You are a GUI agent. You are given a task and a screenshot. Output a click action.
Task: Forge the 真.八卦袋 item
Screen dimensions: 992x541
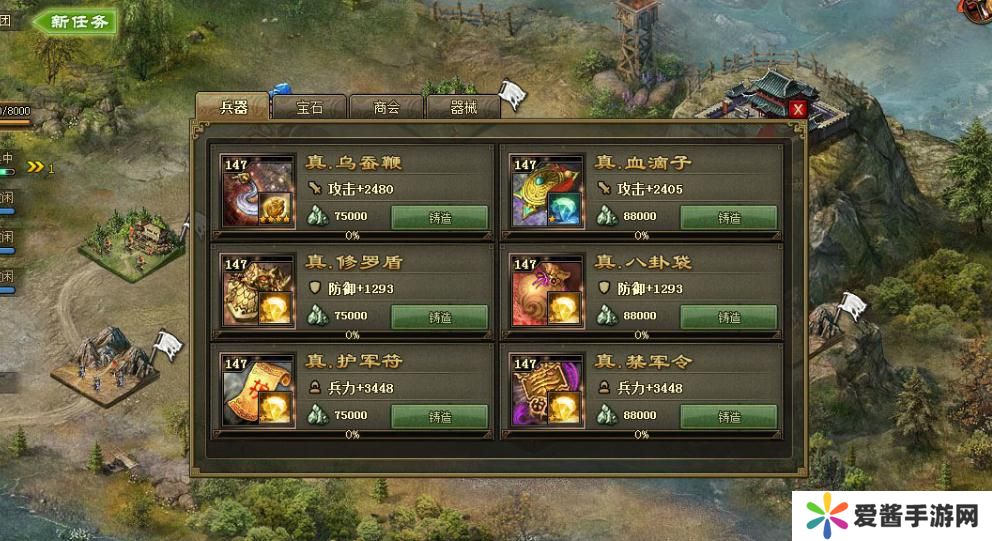(728, 317)
